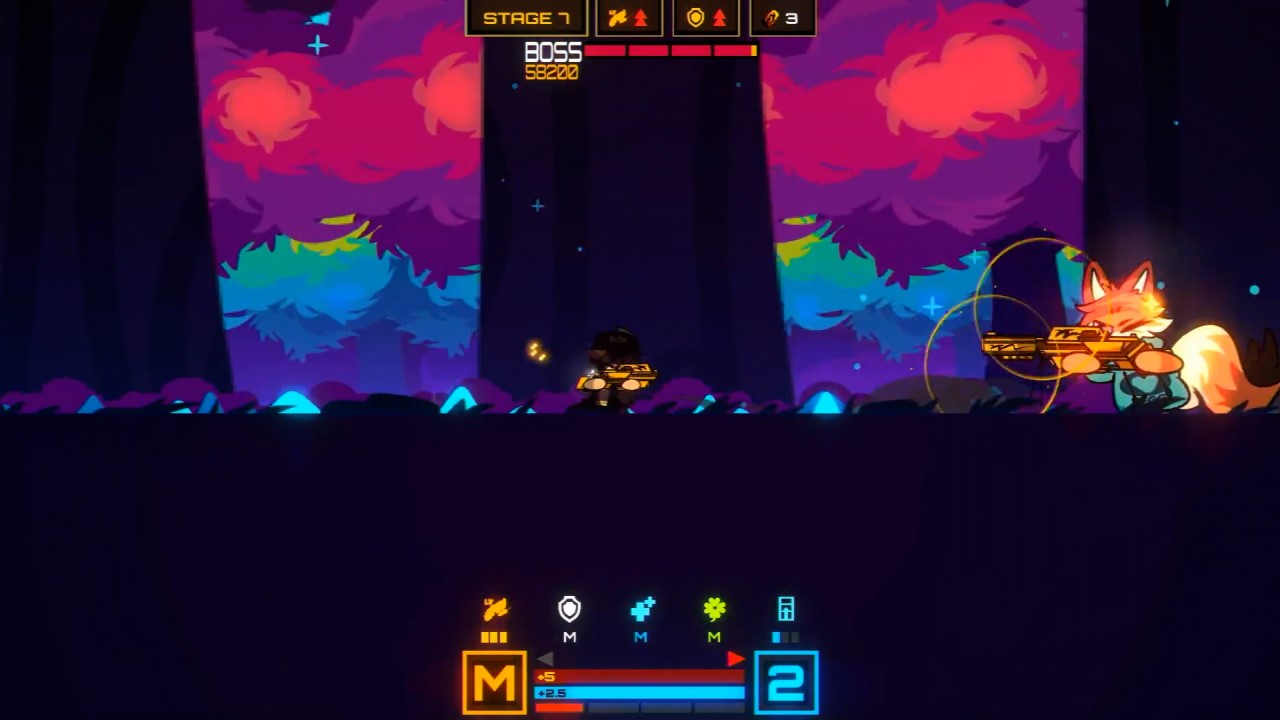The image size is (1280, 720).
Task: Select the weapon damage upgrade icon
Action: [x=628, y=16]
